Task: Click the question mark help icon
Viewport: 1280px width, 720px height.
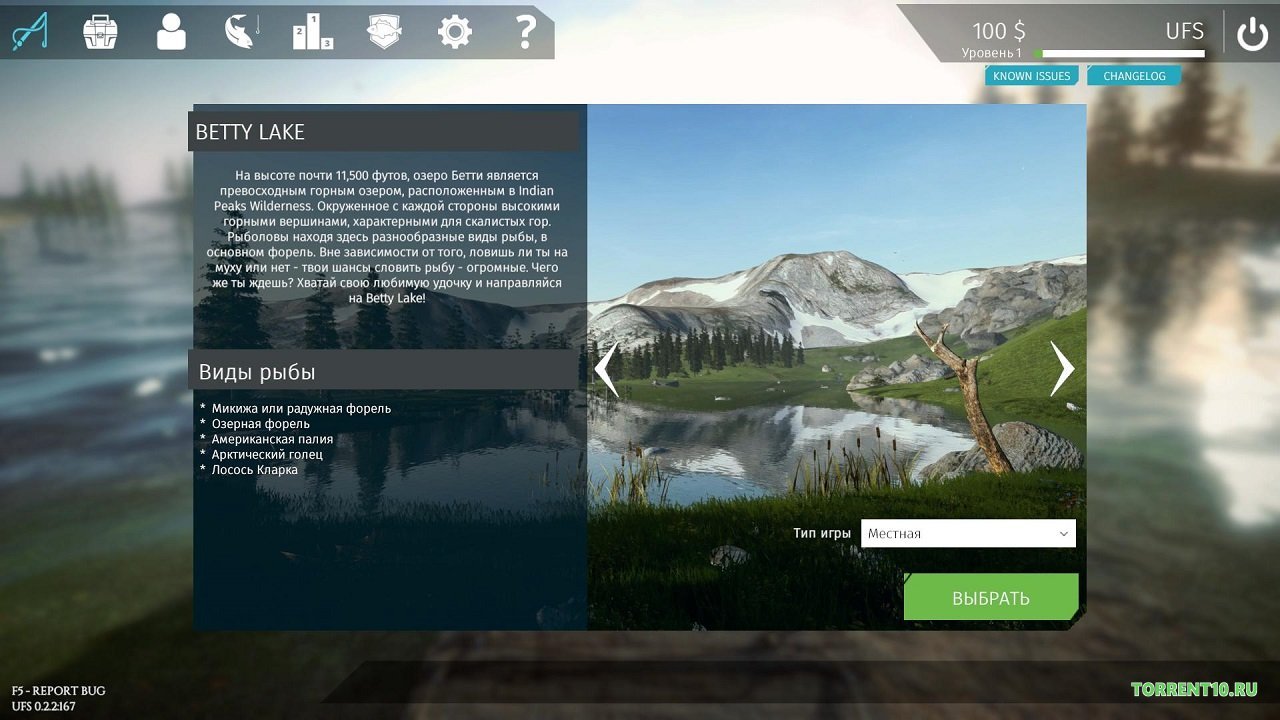Action: [x=524, y=31]
